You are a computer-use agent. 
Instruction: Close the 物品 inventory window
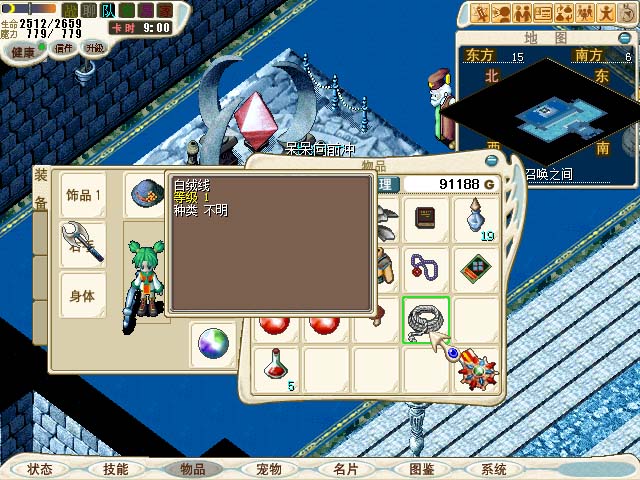pyautogui.click(x=490, y=160)
